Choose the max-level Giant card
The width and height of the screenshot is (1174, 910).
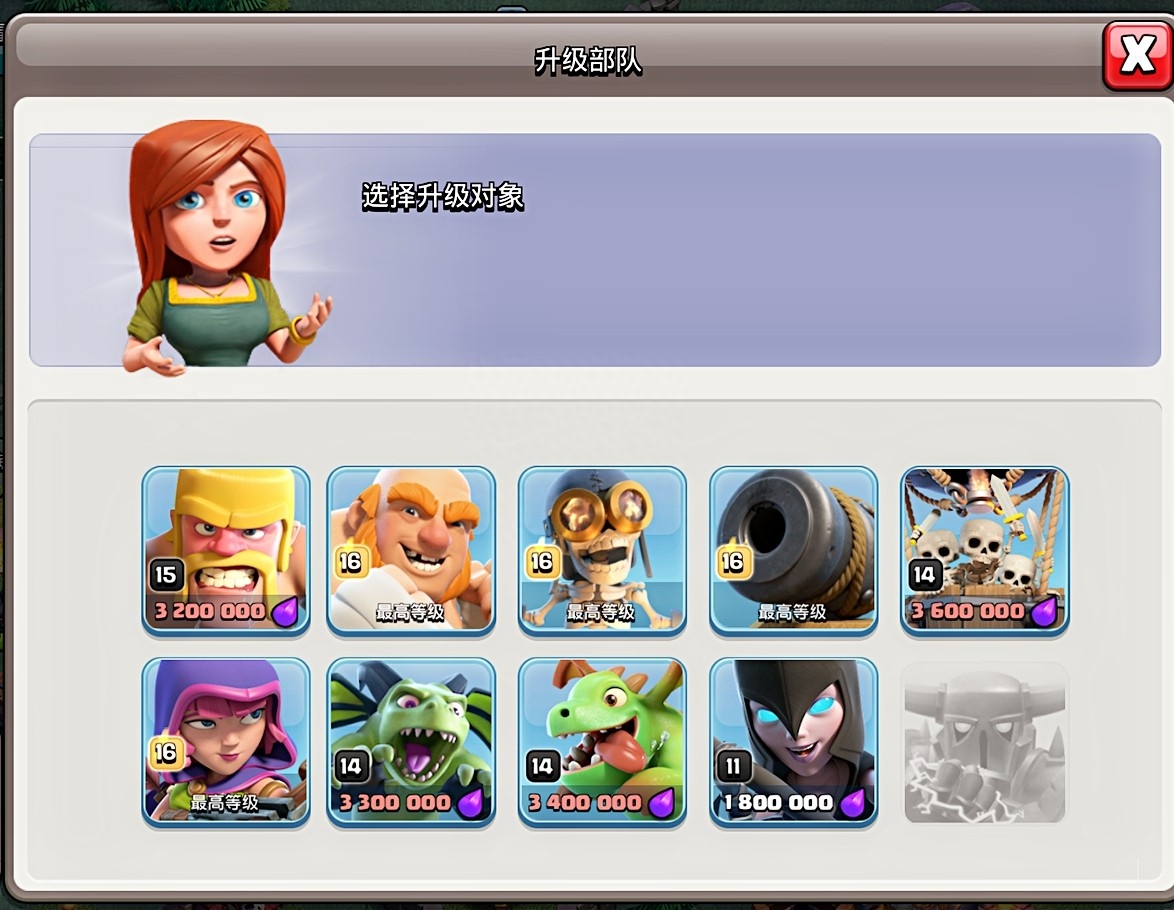click(411, 550)
